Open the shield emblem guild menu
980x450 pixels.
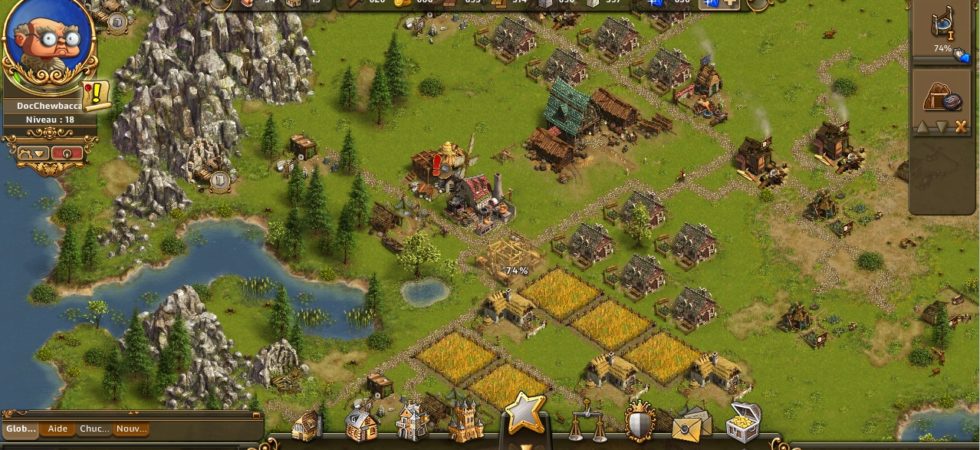[x=639, y=422]
